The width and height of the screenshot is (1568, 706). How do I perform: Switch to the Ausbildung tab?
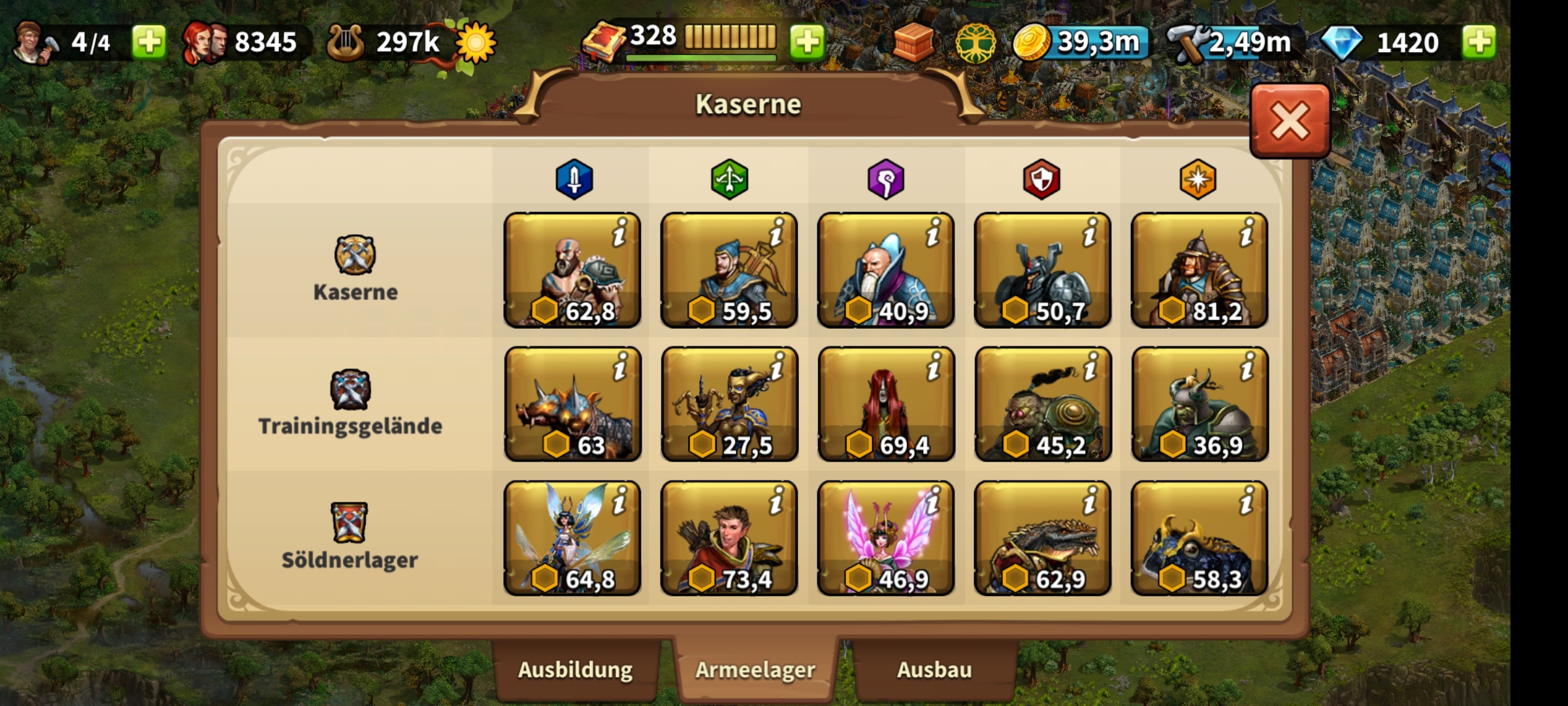[575, 670]
